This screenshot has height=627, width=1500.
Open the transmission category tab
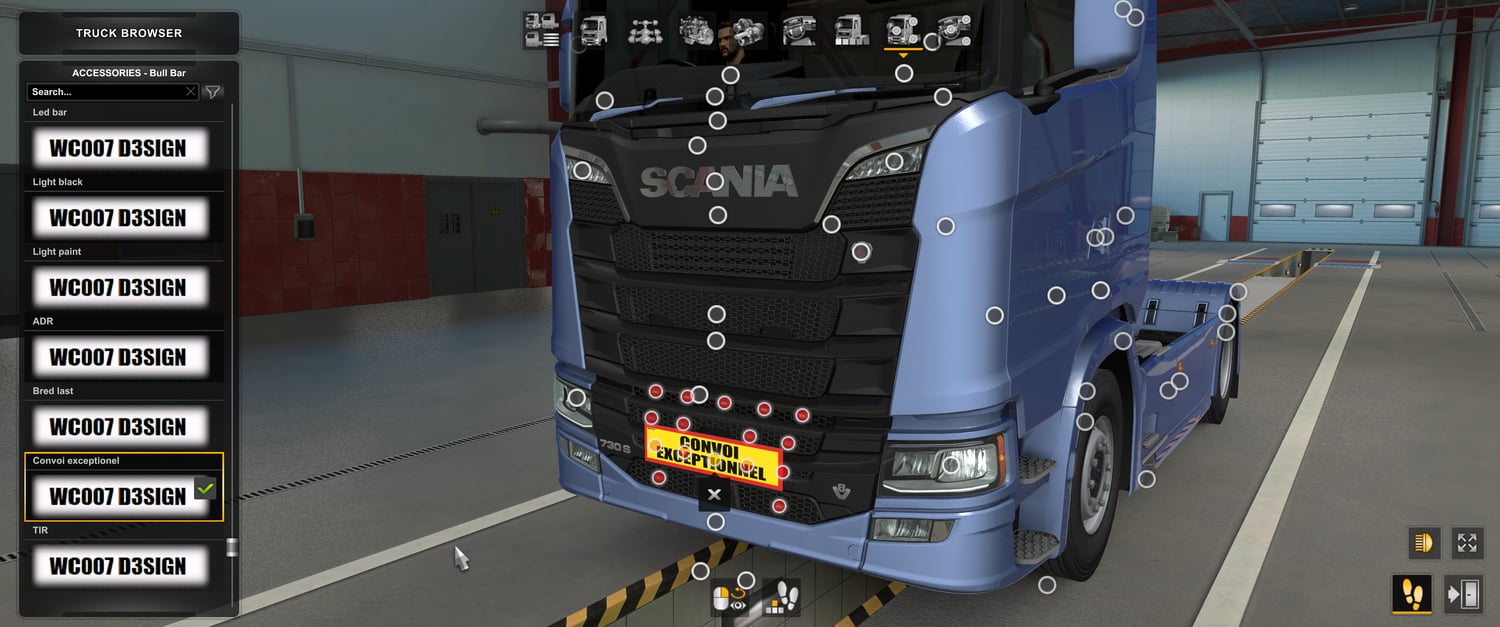(x=748, y=31)
